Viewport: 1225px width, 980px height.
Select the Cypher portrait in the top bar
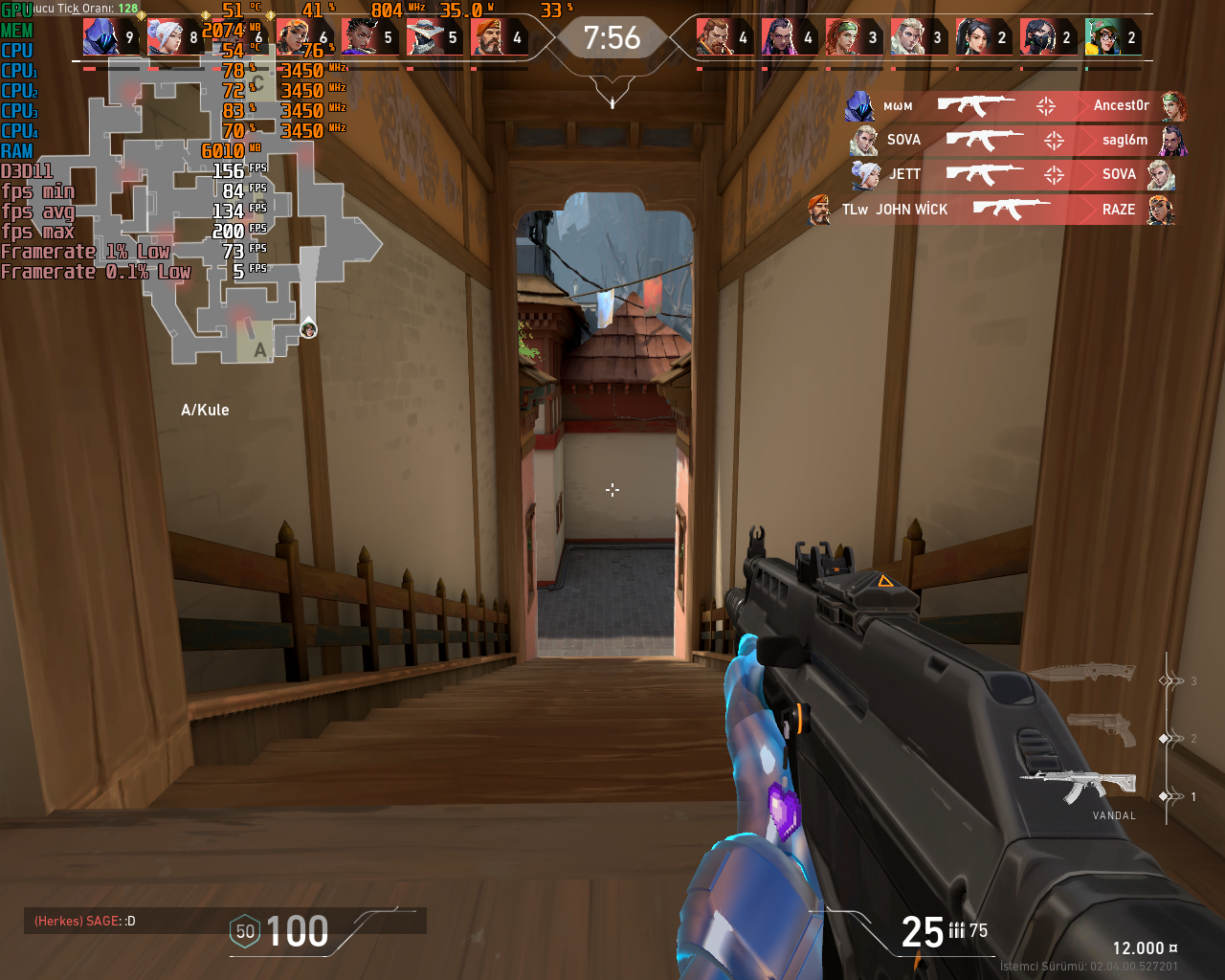424,37
